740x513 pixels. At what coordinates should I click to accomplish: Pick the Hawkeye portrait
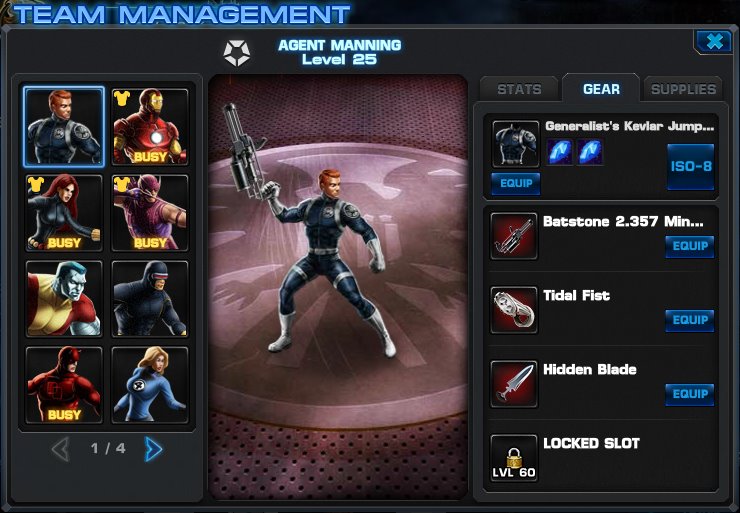pos(150,213)
